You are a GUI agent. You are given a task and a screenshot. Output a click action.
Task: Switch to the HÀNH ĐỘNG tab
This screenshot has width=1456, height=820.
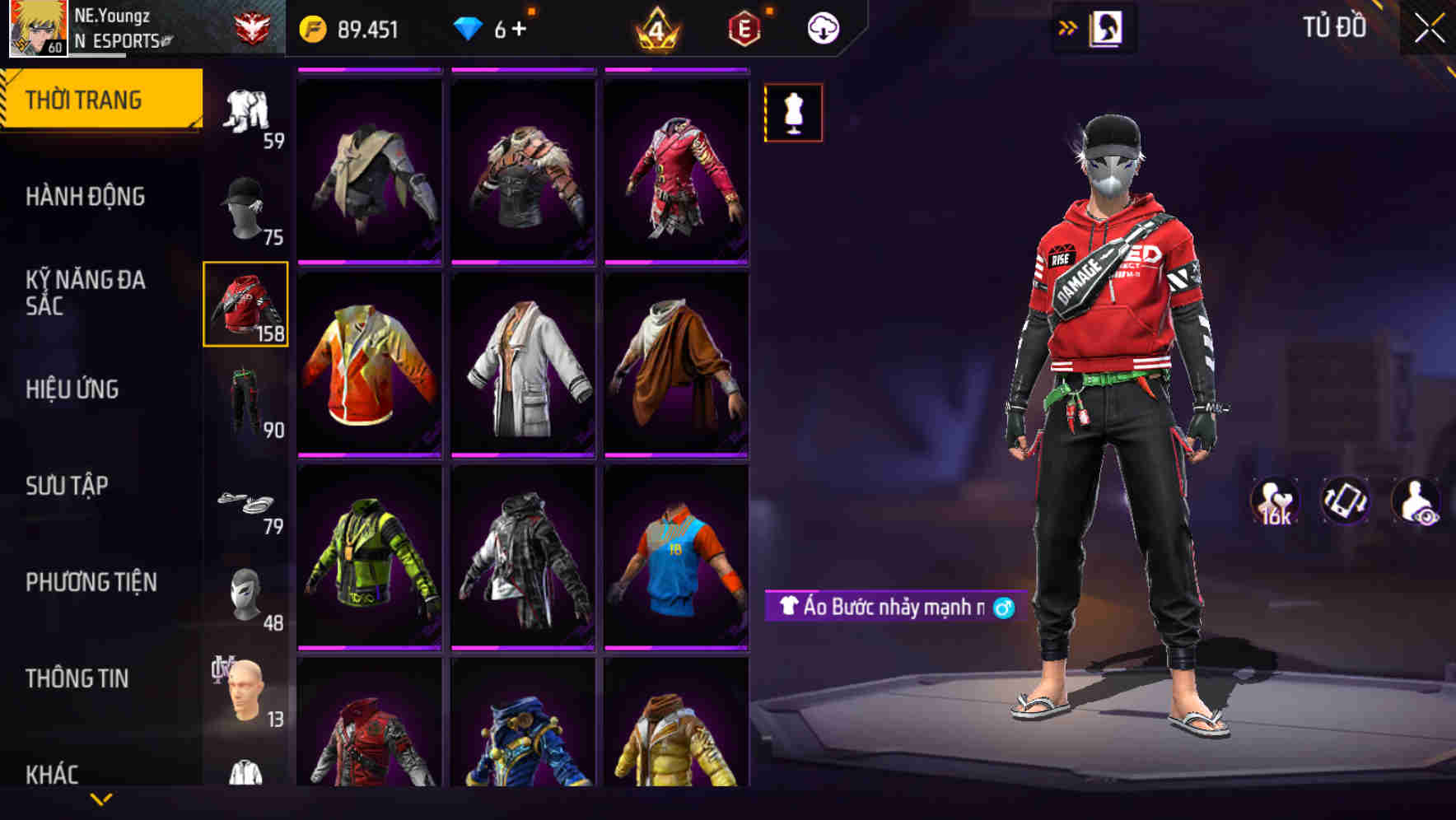point(85,197)
